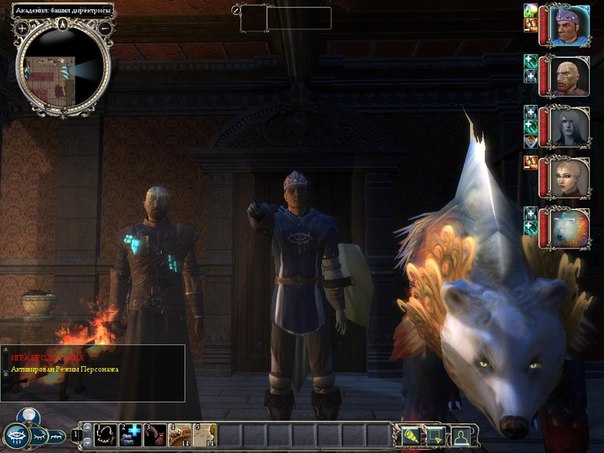
Task: Open the round main menu button
Action: click(x=16, y=435)
